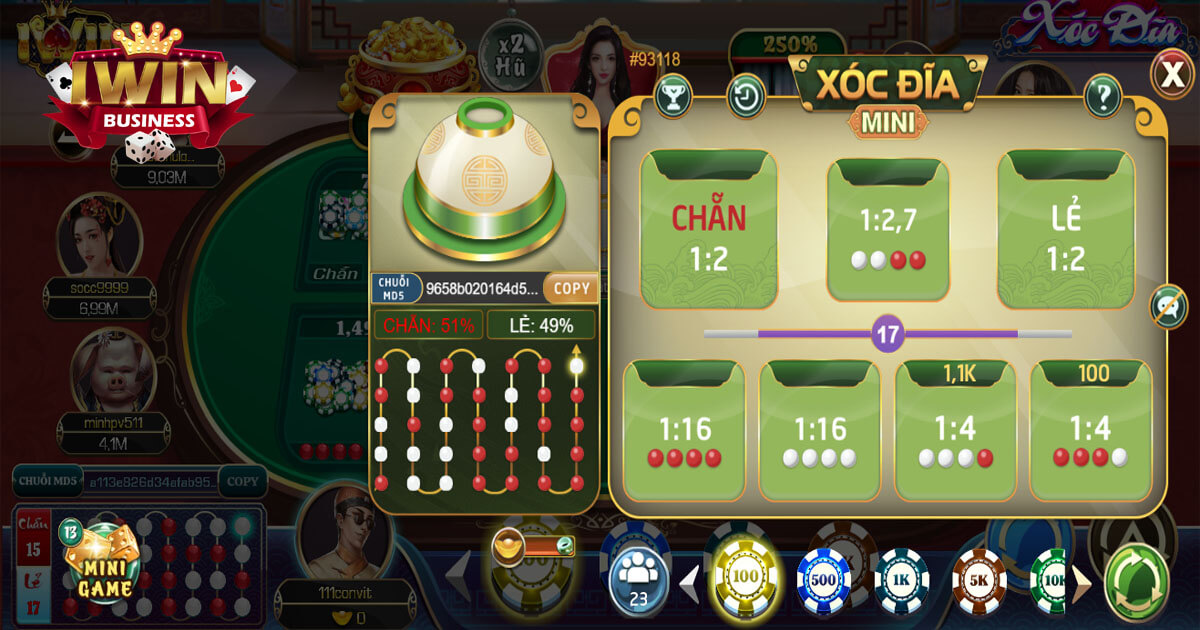
Task: Show the player list with 23 players
Action: 637,576
